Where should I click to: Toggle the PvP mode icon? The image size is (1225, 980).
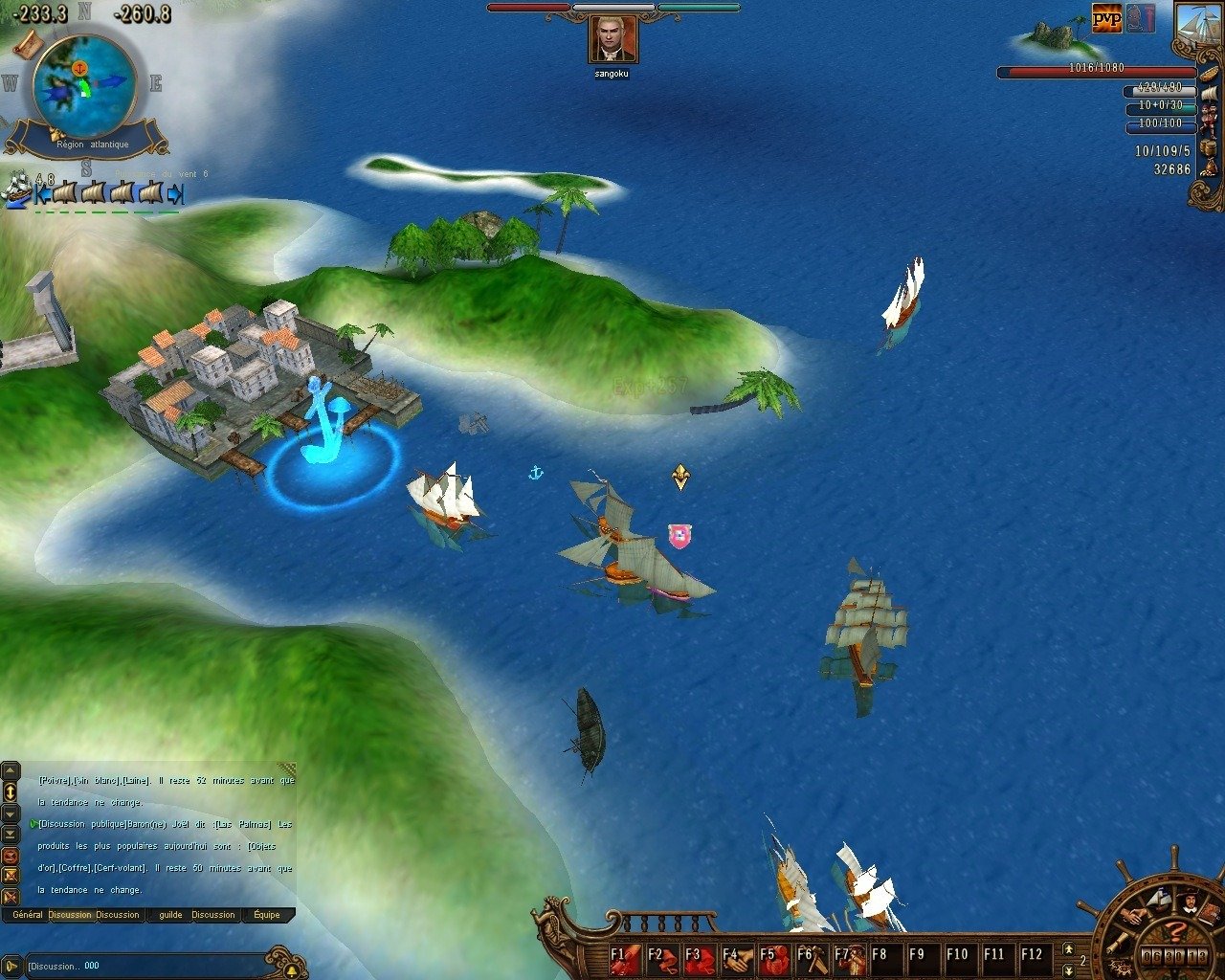coord(1106,17)
